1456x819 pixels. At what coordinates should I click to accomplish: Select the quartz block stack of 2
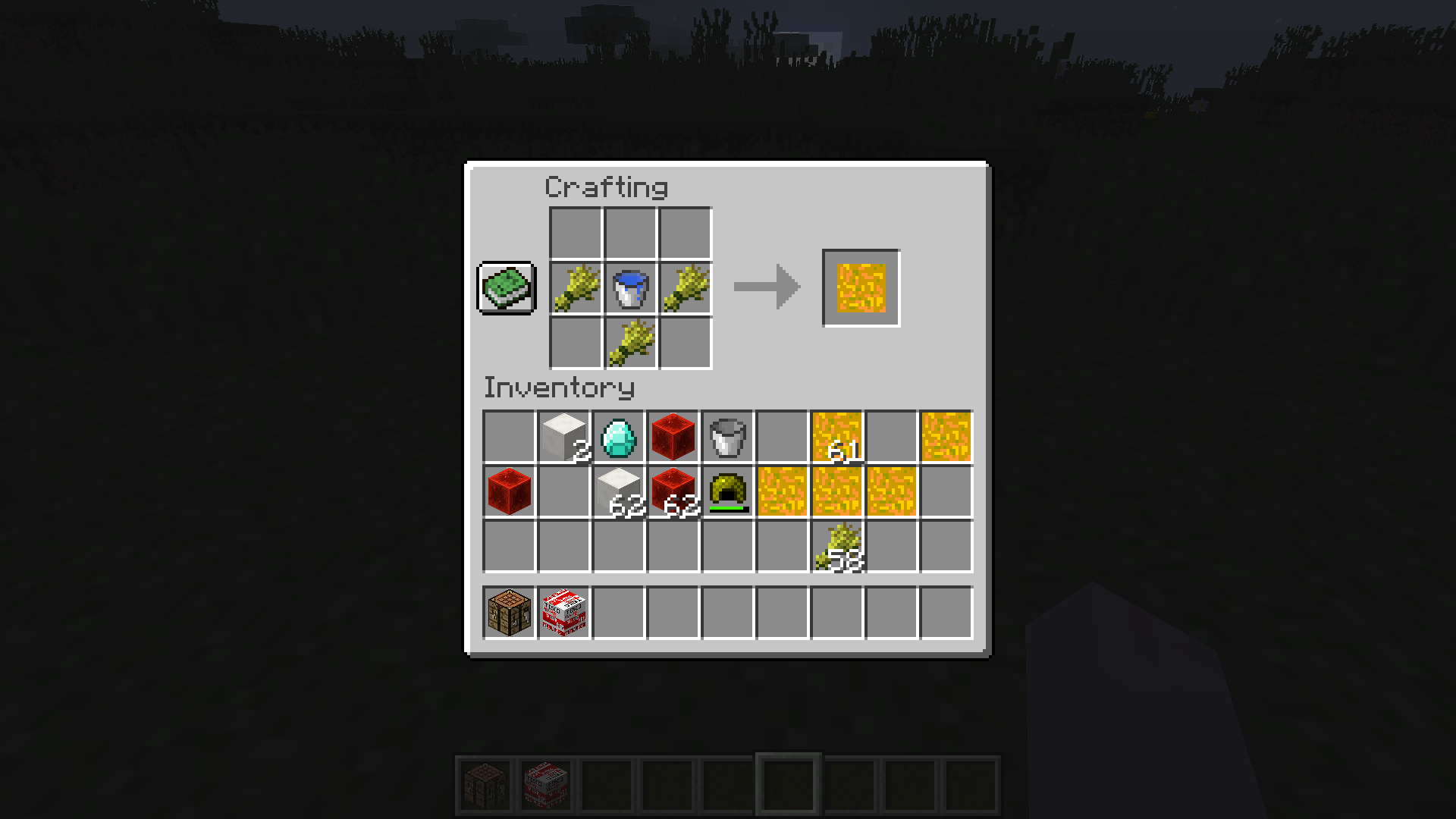565,434
